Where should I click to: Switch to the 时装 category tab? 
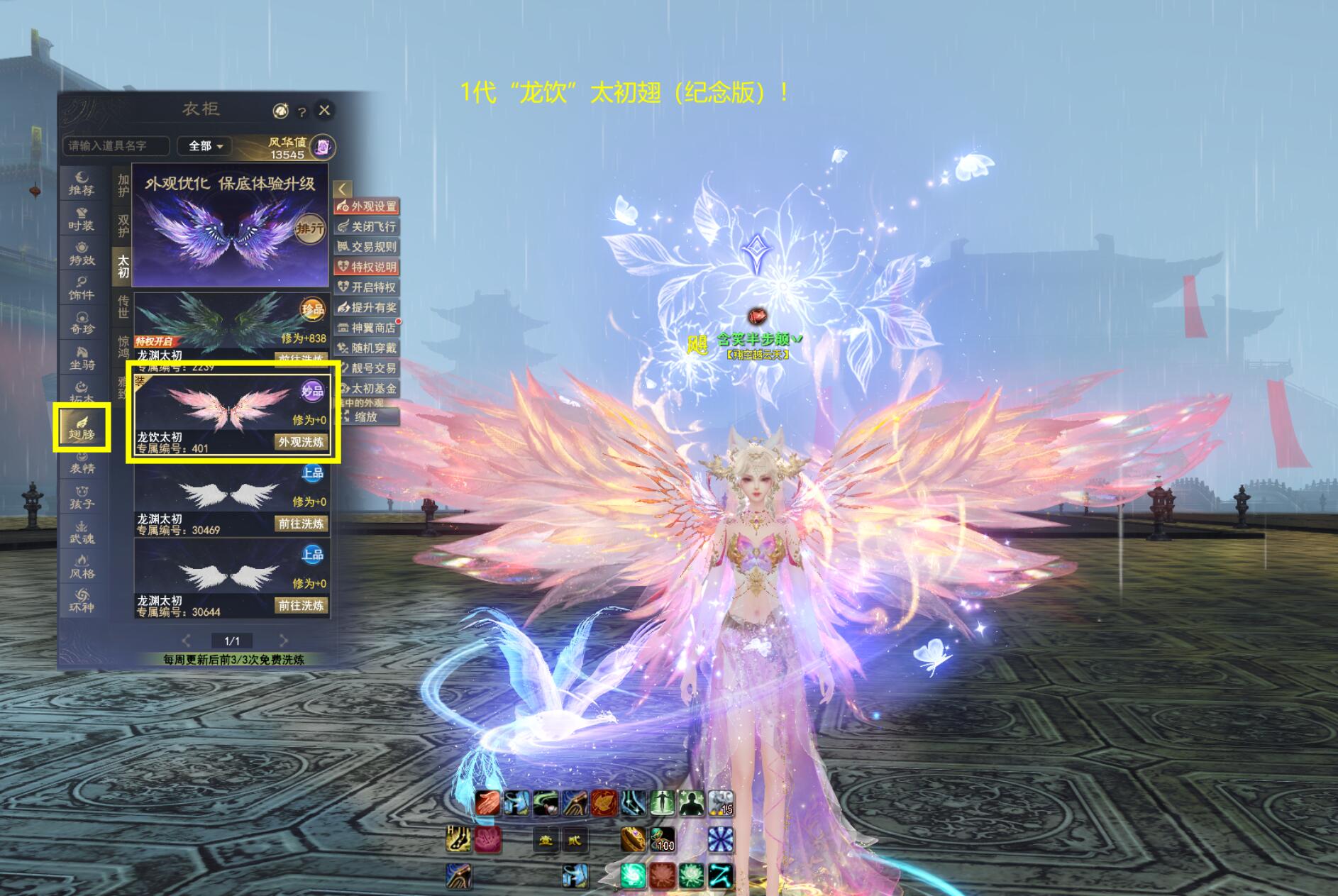click(x=82, y=219)
